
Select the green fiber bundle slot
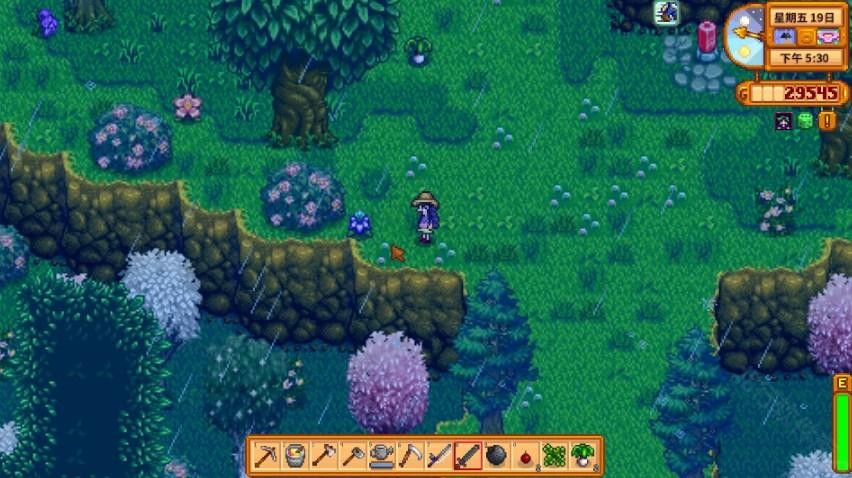tap(555, 456)
